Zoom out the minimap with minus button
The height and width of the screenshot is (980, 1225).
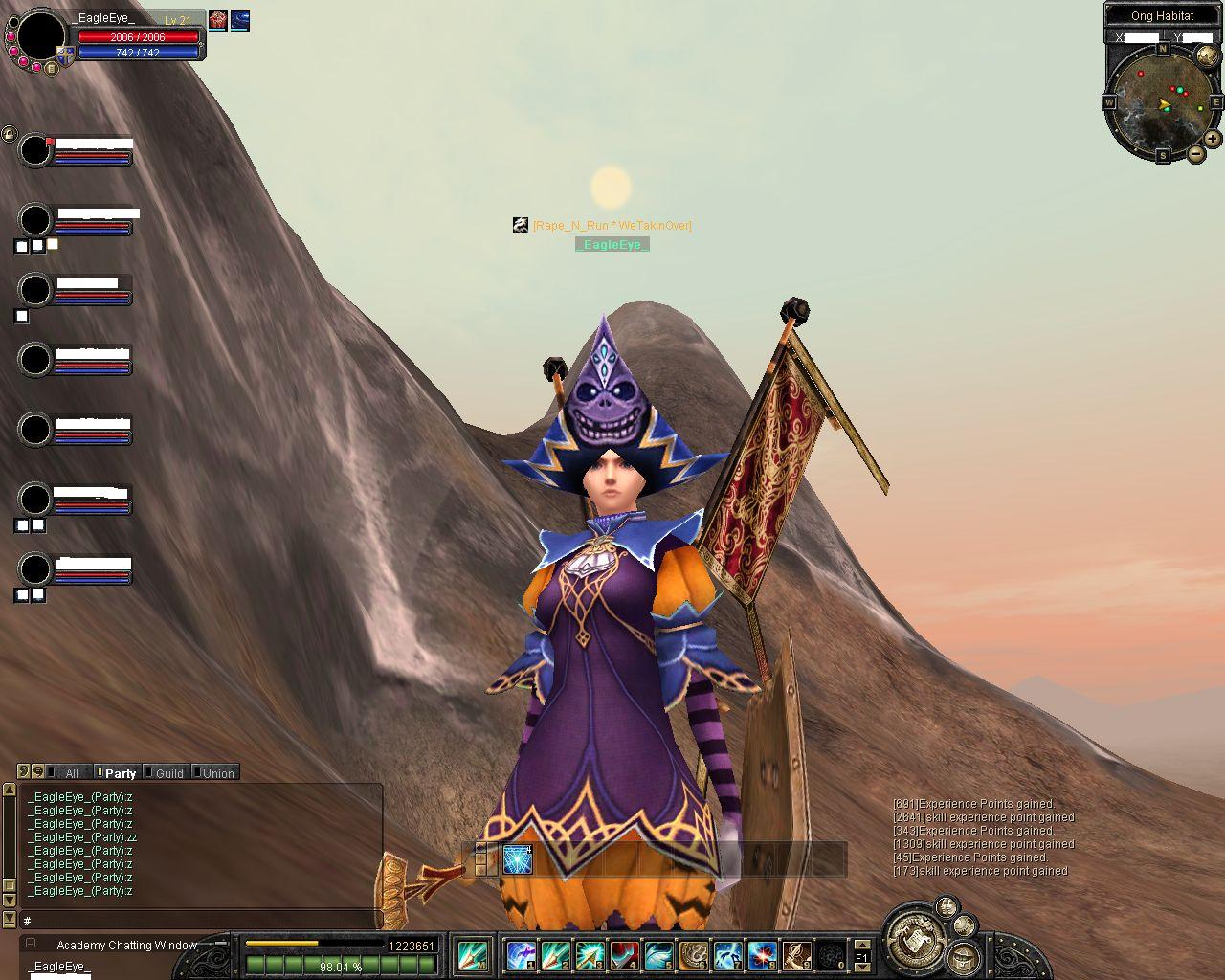point(1196,153)
